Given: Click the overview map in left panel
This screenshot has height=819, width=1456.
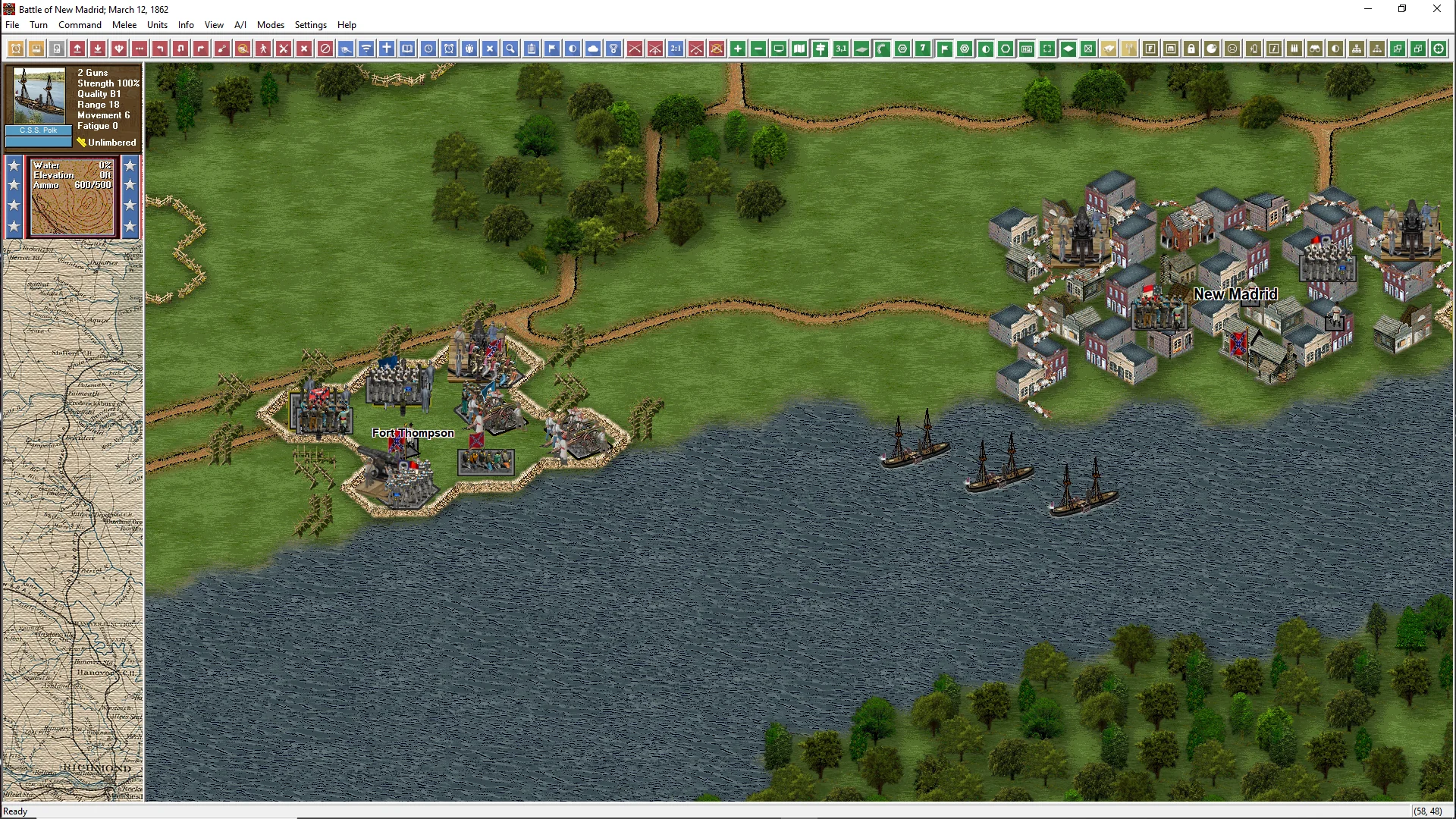Looking at the screenshot, I should point(73,522).
